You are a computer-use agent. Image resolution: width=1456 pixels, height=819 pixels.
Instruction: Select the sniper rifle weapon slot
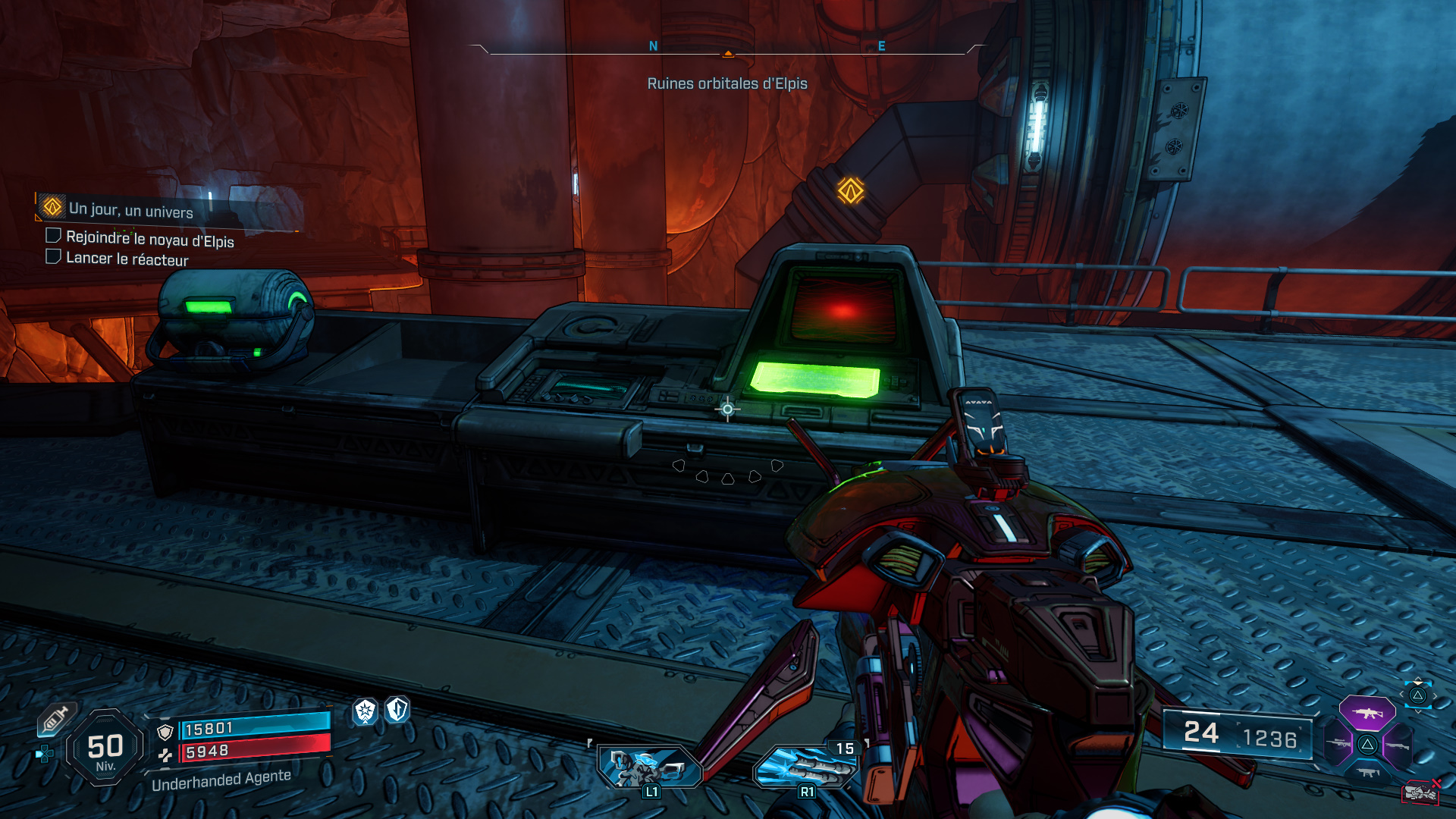pos(1339,744)
